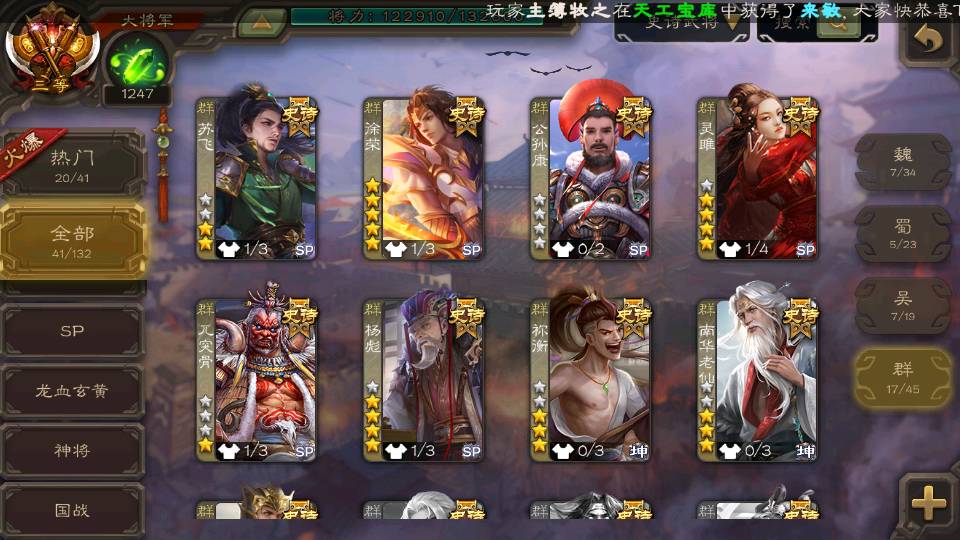Switch to the 神将 category
The width and height of the screenshot is (960, 540).
pos(72,451)
